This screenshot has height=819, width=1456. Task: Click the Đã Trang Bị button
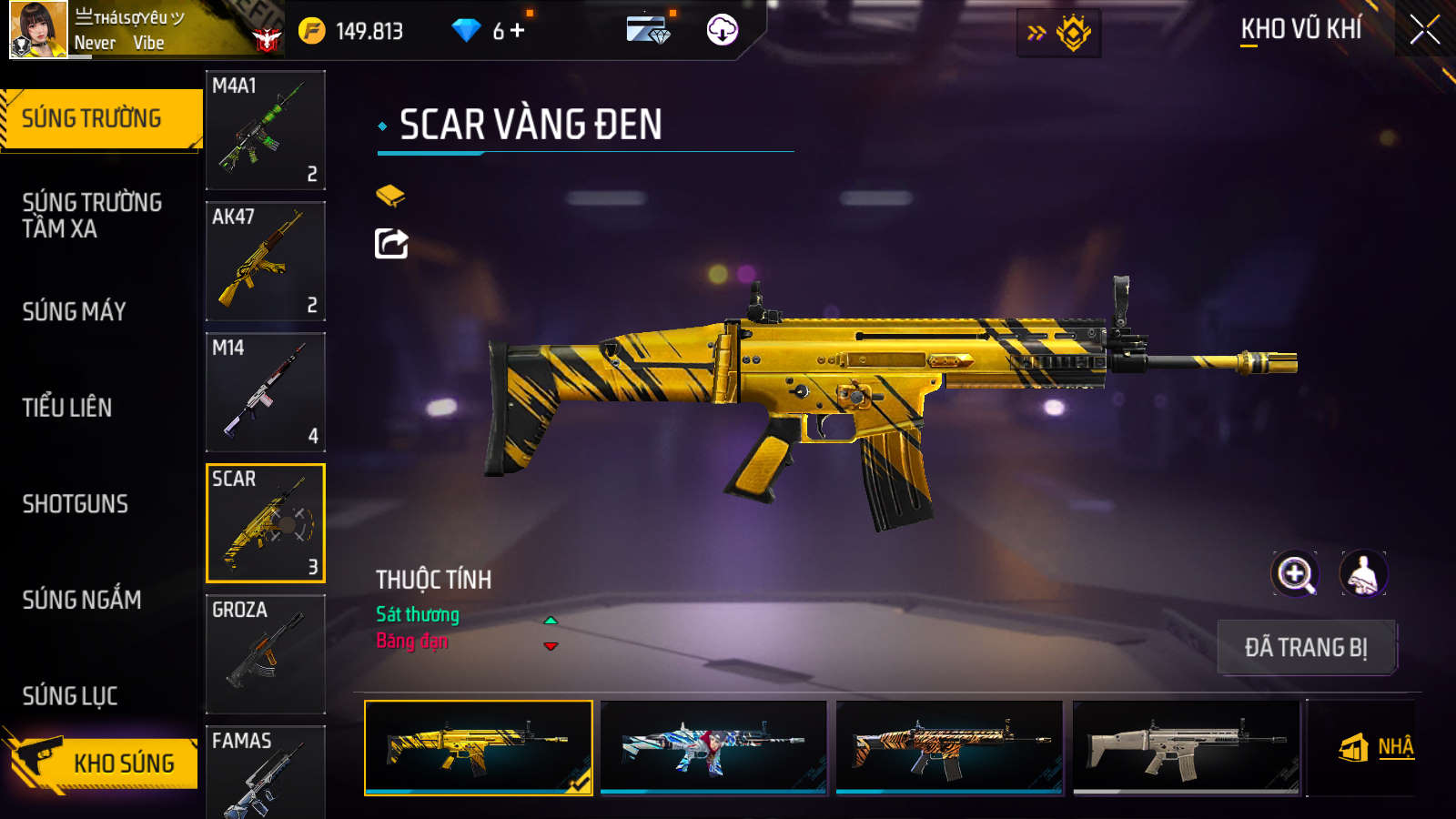pyautogui.click(x=1306, y=647)
